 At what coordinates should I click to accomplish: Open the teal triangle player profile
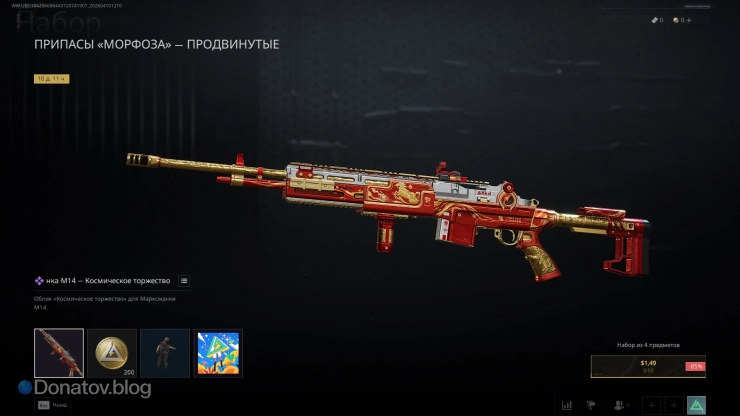(696, 405)
